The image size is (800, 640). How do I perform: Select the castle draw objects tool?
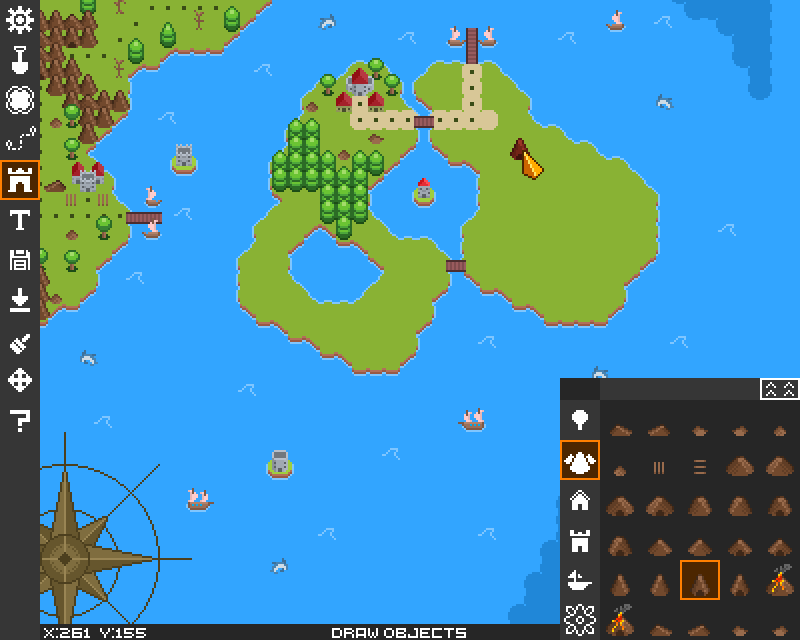click(20, 180)
